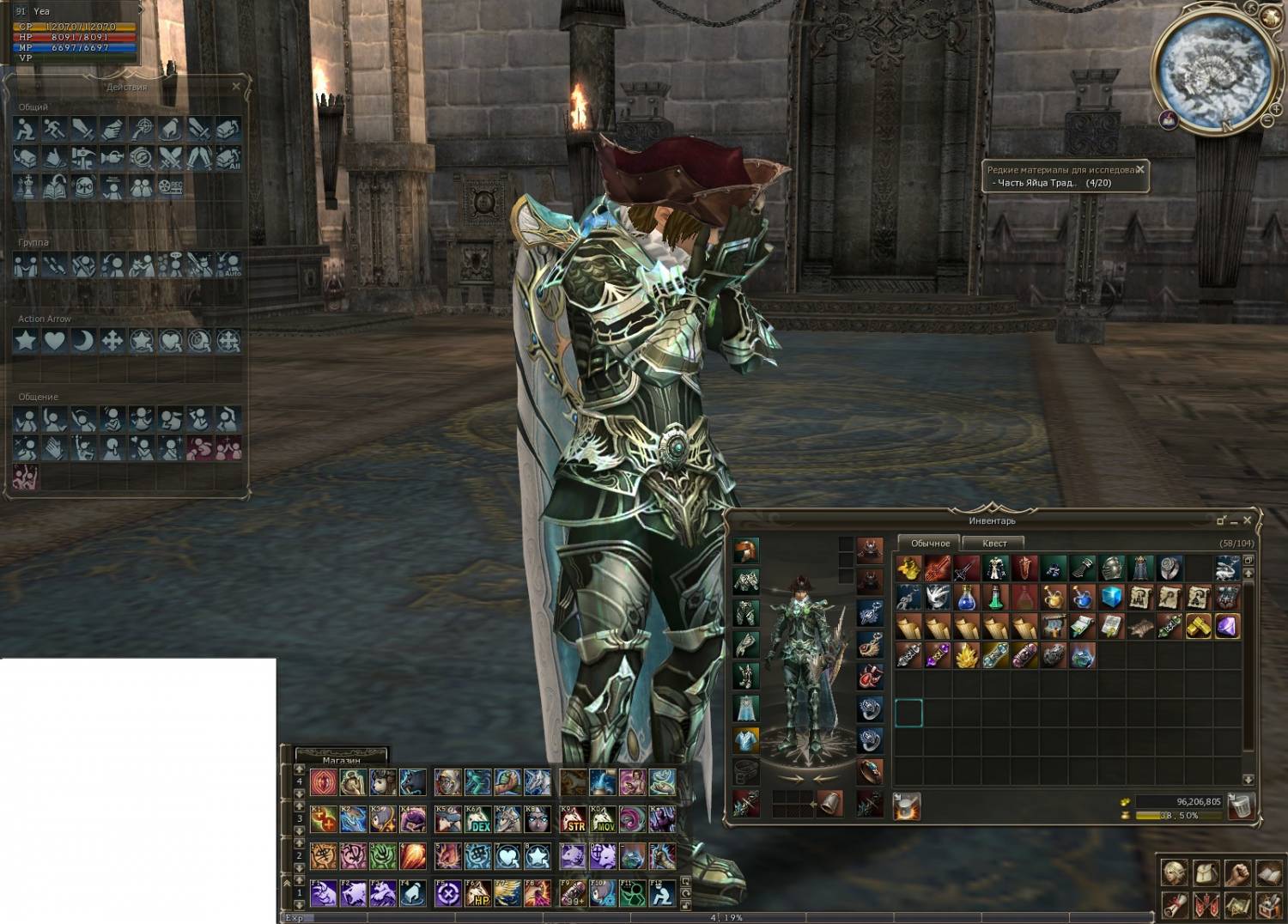The width and height of the screenshot is (1288, 924).
Task: Use the STR buff hotbar skill
Action: coord(573,820)
